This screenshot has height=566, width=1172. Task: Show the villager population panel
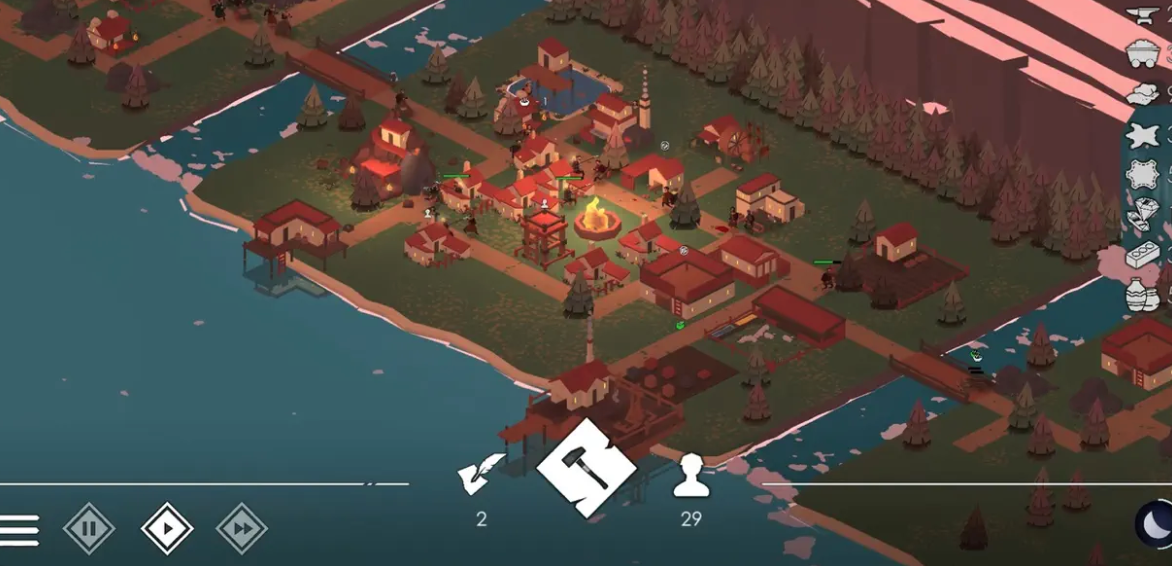(x=691, y=476)
